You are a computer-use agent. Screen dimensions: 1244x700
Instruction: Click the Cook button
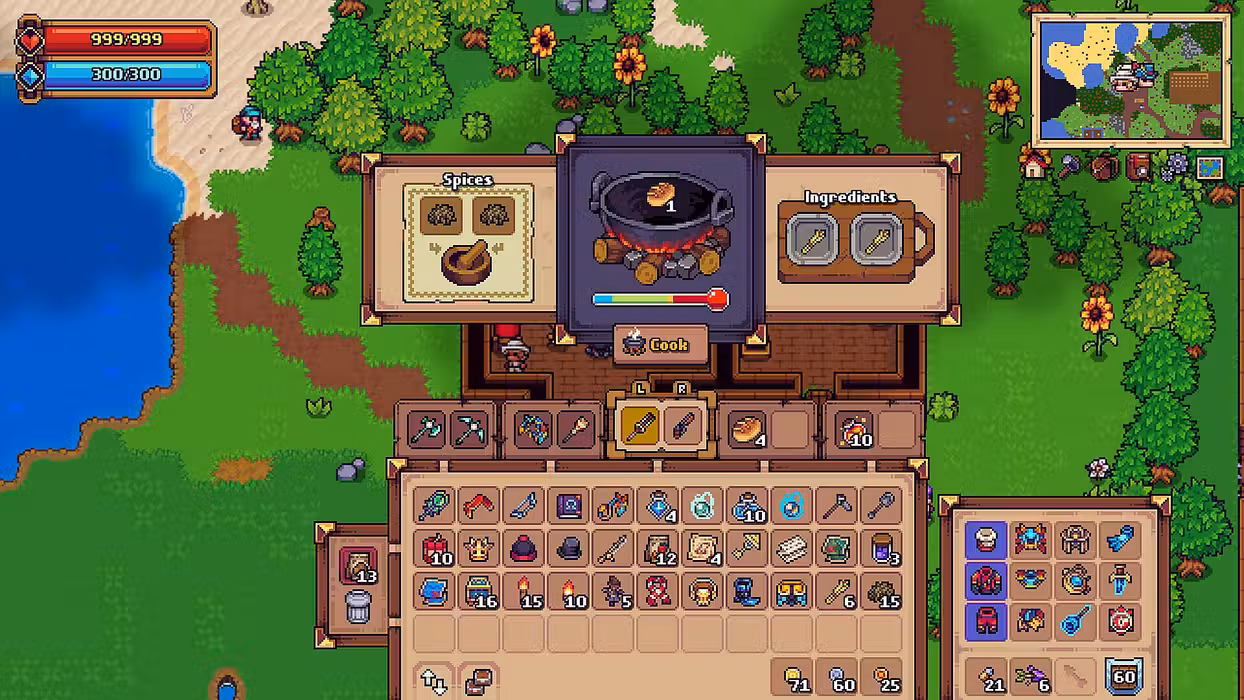coord(660,345)
